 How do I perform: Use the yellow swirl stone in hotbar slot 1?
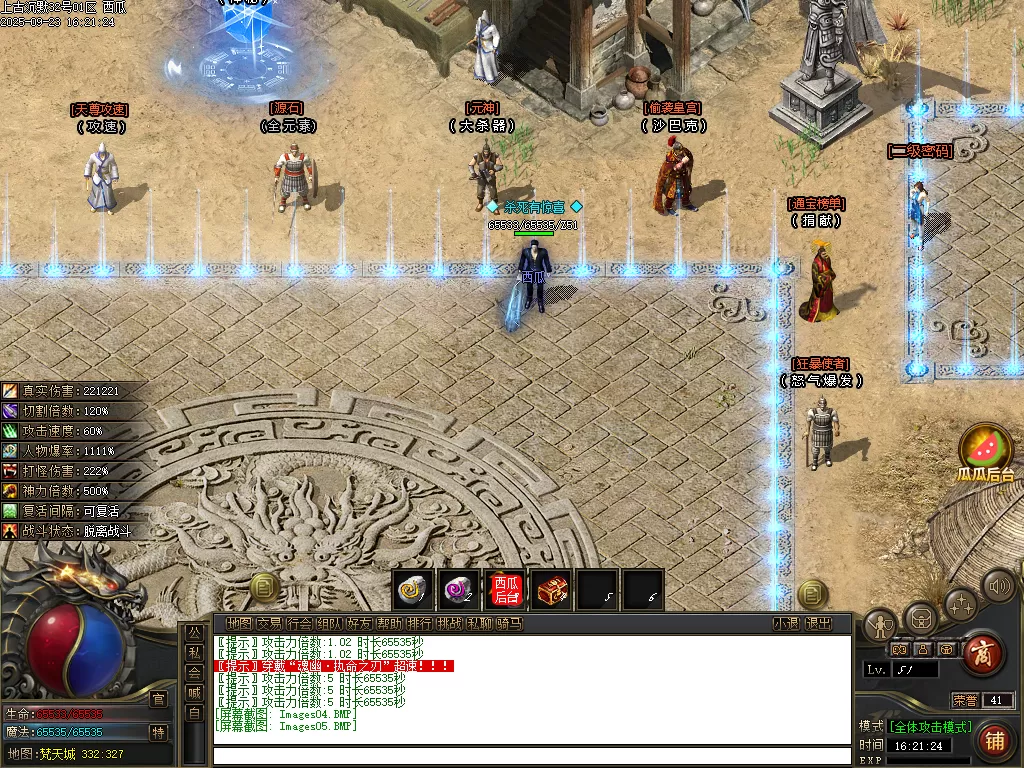[x=412, y=592]
